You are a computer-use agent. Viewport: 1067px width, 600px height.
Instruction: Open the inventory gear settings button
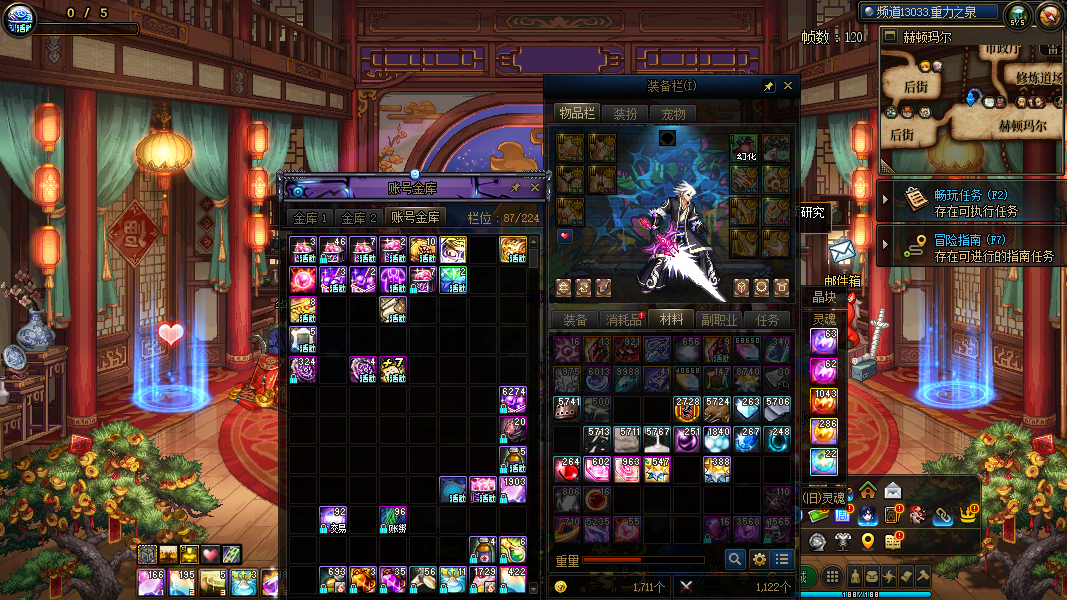(x=759, y=560)
